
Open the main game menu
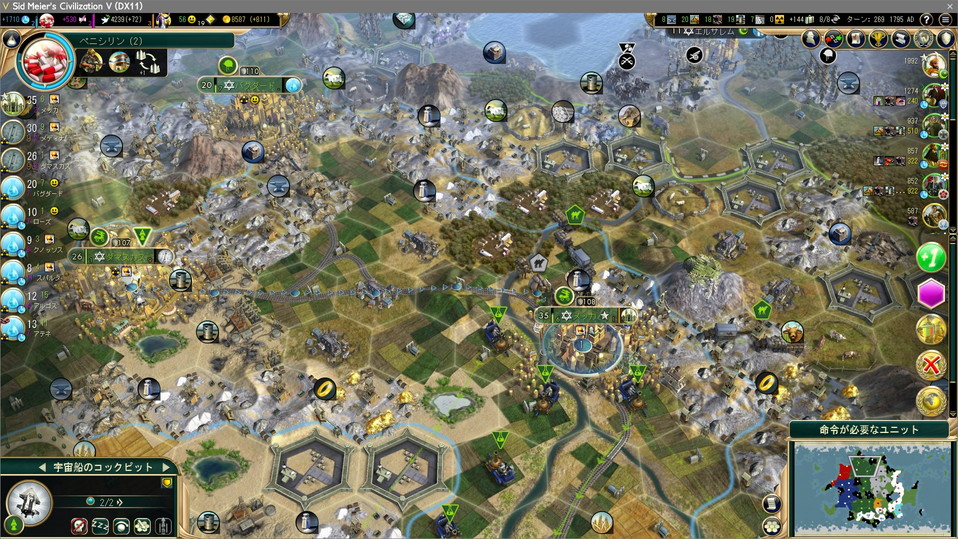(946, 19)
